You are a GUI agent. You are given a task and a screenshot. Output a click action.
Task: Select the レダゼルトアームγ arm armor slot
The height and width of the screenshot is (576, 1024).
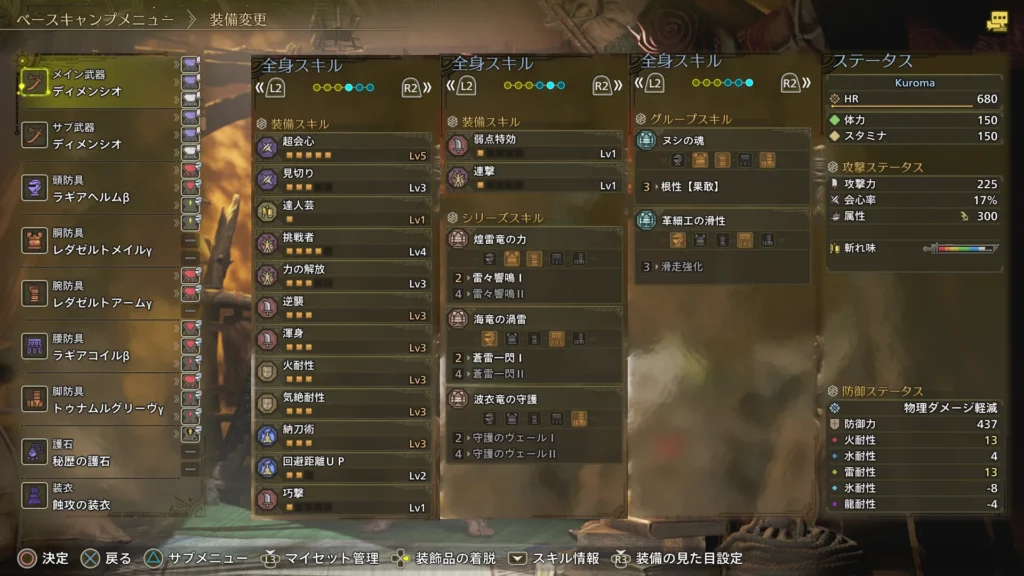(98, 294)
